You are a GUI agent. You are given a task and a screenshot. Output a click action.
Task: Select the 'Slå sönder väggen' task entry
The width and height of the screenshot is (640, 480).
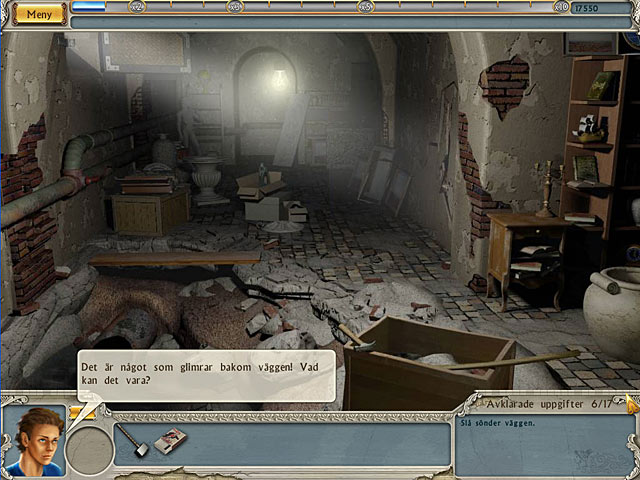click(498, 422)
